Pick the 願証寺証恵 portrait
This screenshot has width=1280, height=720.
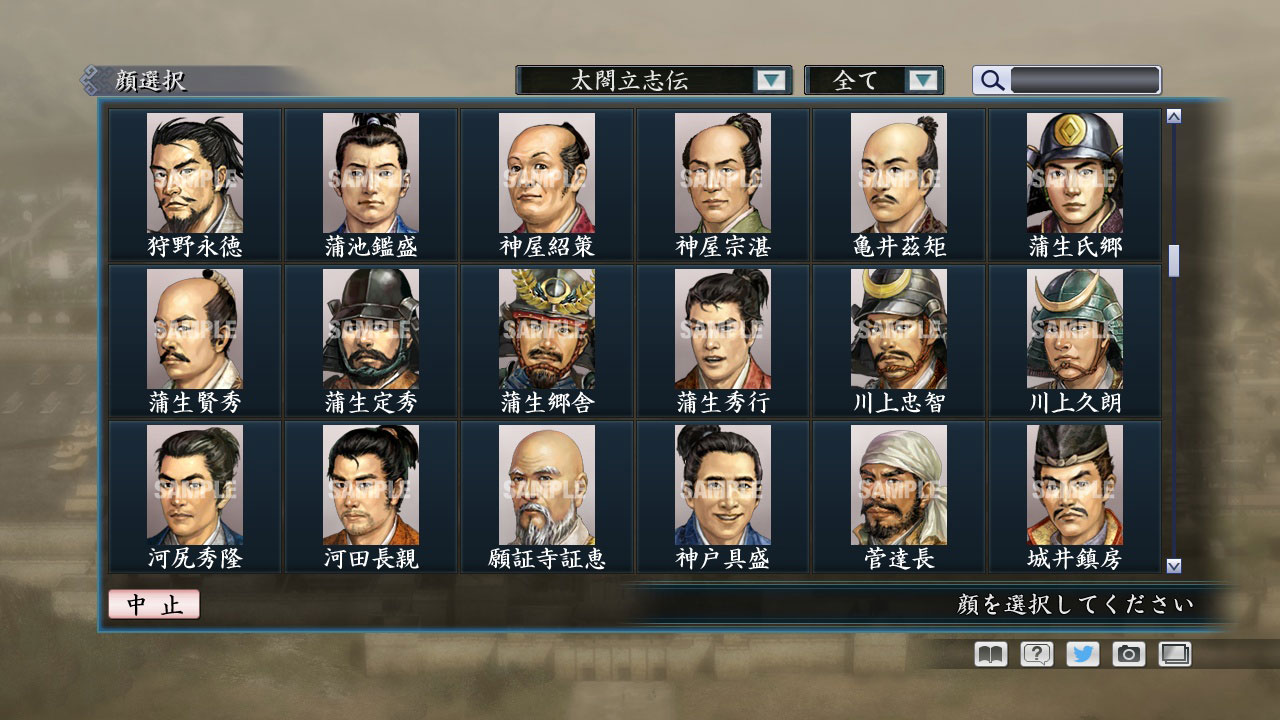545,485
